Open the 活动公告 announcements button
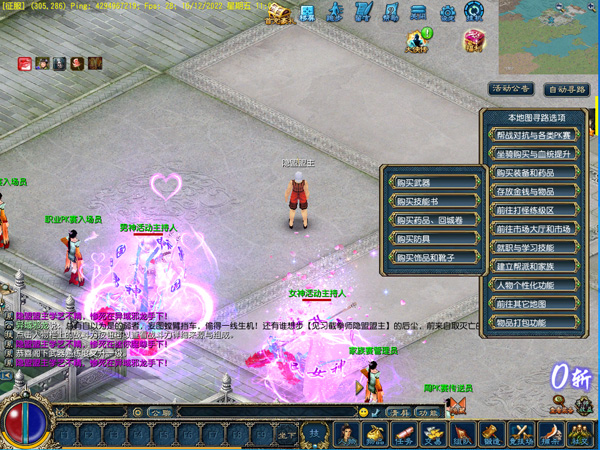This screenshot has height=450, width=600. point(510,89)
